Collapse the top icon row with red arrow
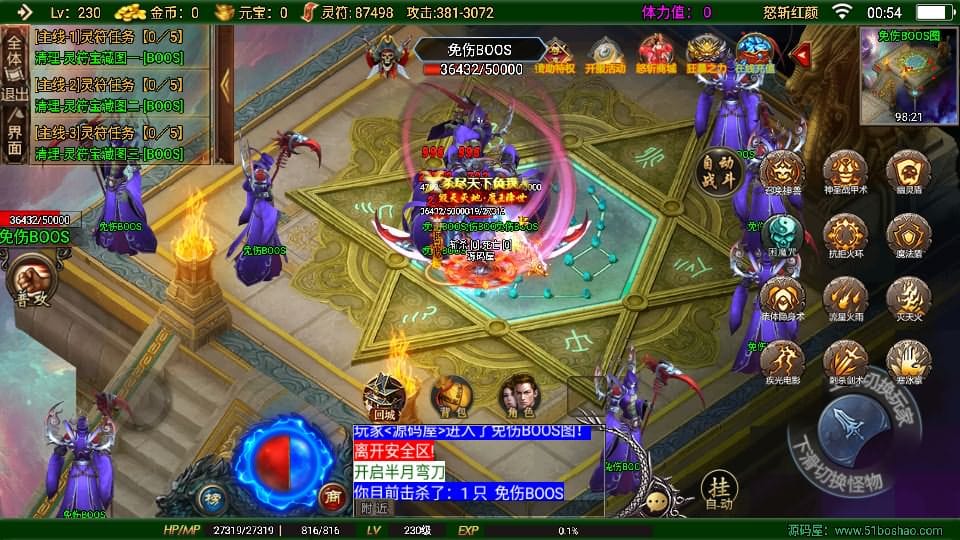960x540 pixels. click(800, 52)
